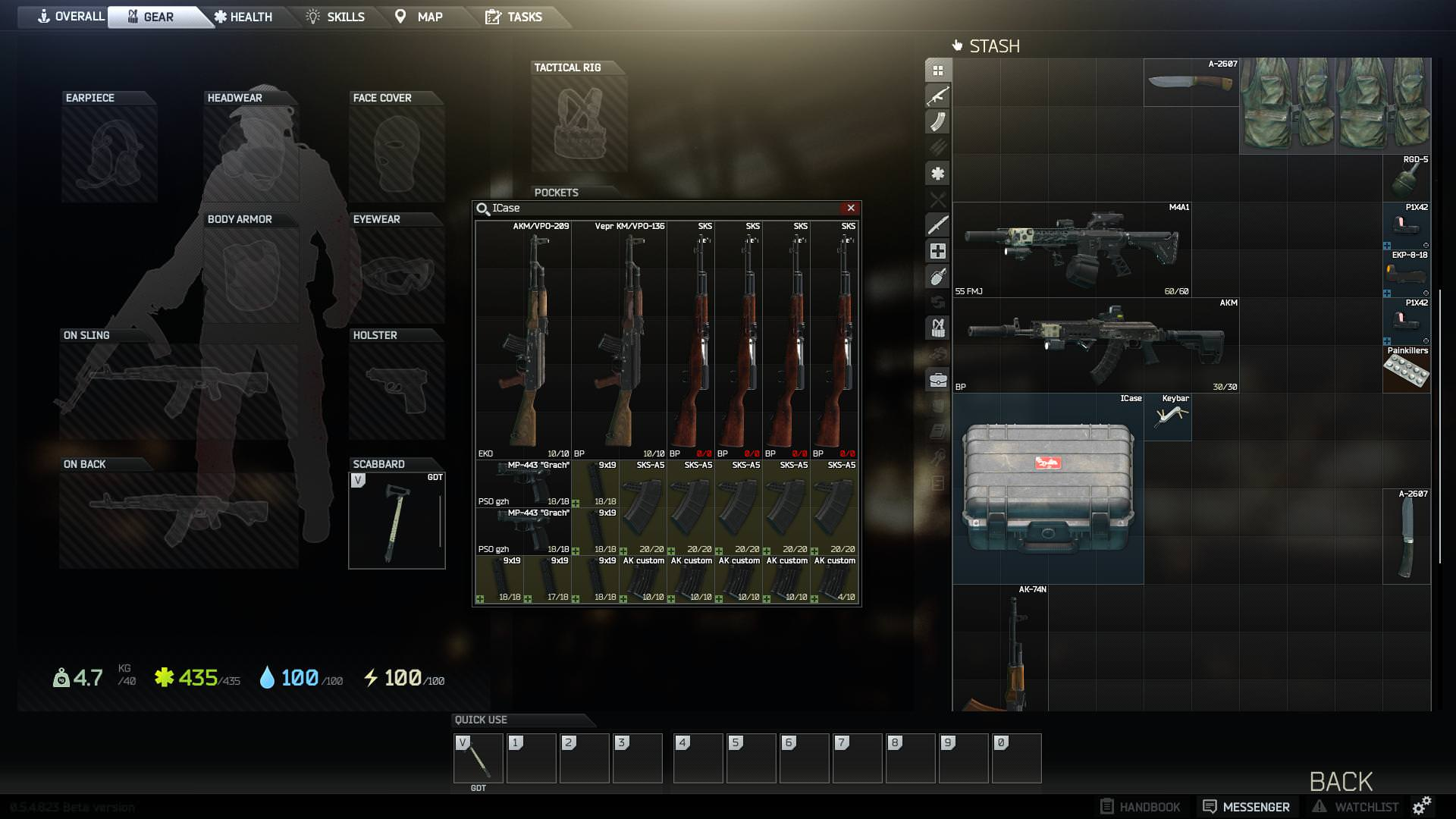Image resolution: width=1456 pixels, height=819 pixels.
Task: Switch to the Overall tab
Action: [71, 17]
